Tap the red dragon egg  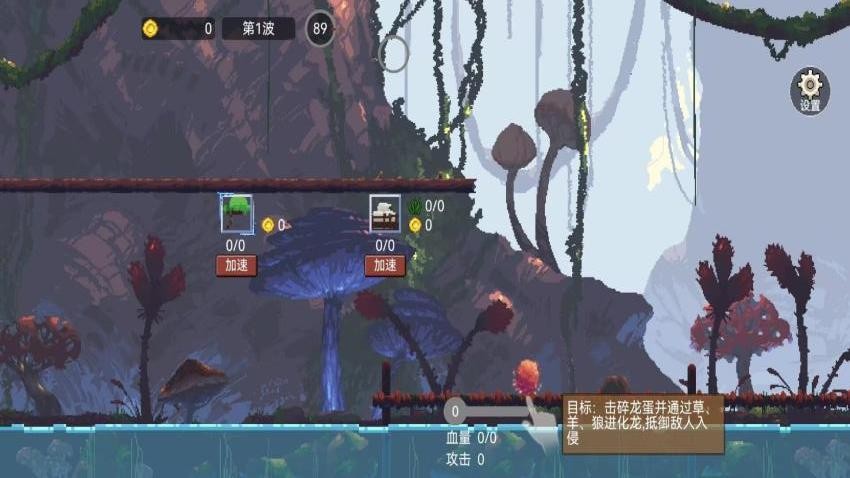(x=527, y=378)
